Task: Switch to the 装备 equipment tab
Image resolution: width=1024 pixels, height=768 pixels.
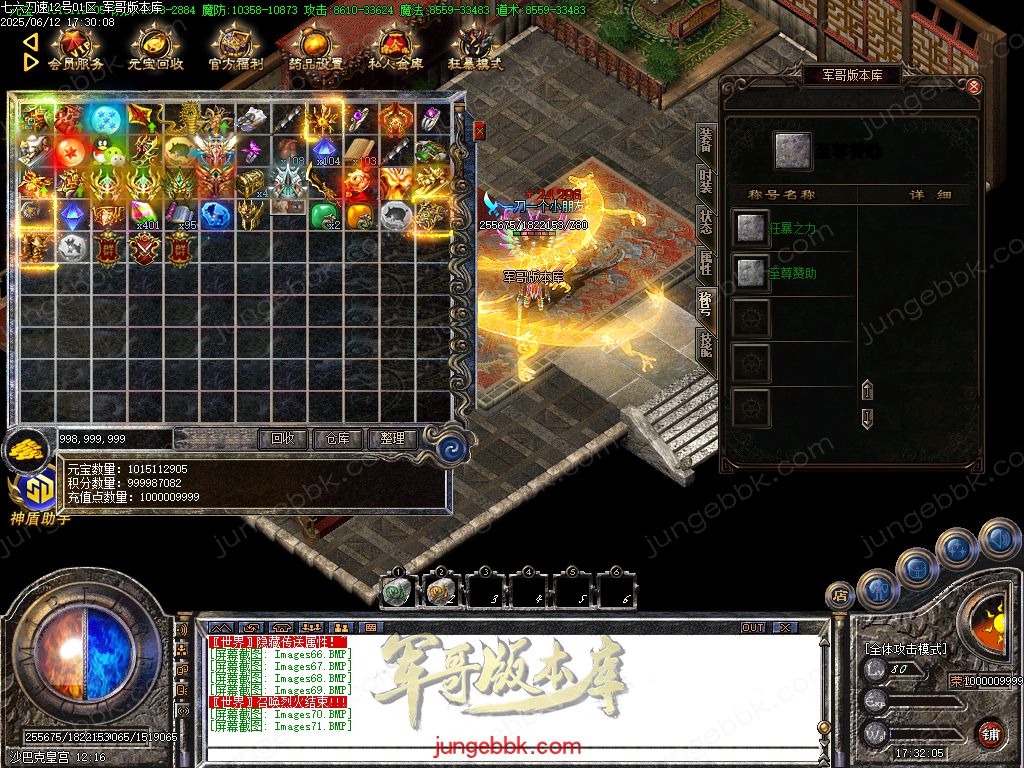Action: pos(706,140)
